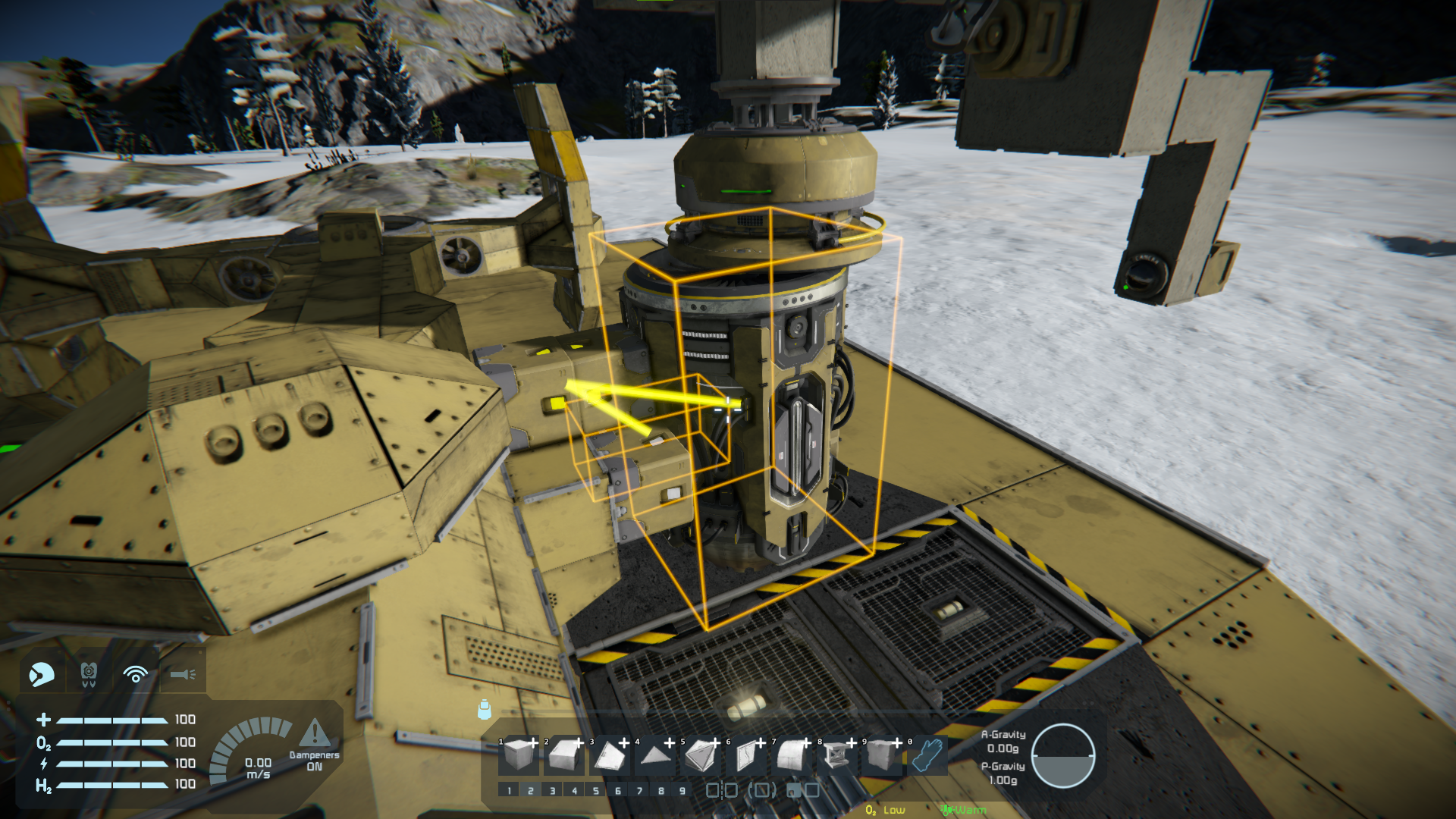This screenshot has width=1456, height=819.
Task: Switch to toolbar page 5
Action: tap(596, 790)
